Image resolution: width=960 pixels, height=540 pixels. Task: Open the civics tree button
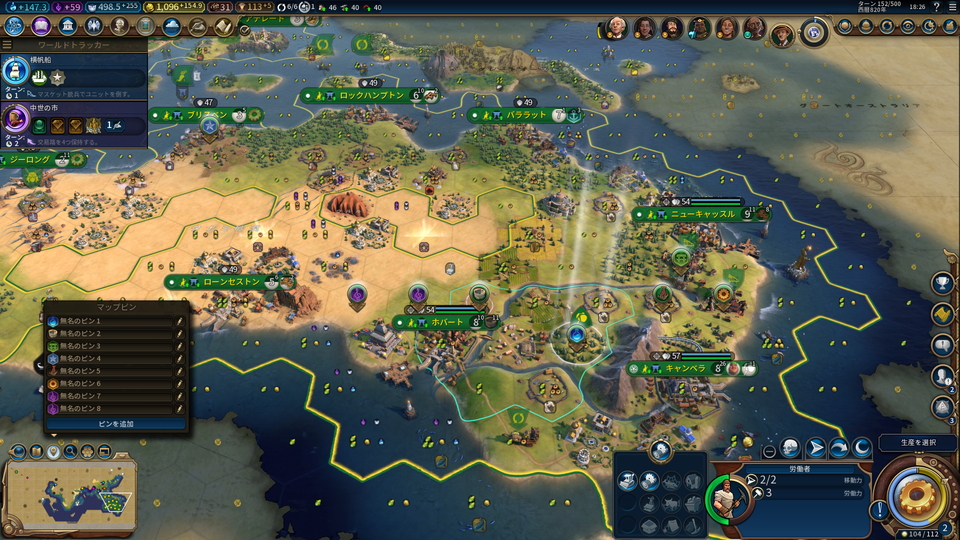[x=42, y=26]
